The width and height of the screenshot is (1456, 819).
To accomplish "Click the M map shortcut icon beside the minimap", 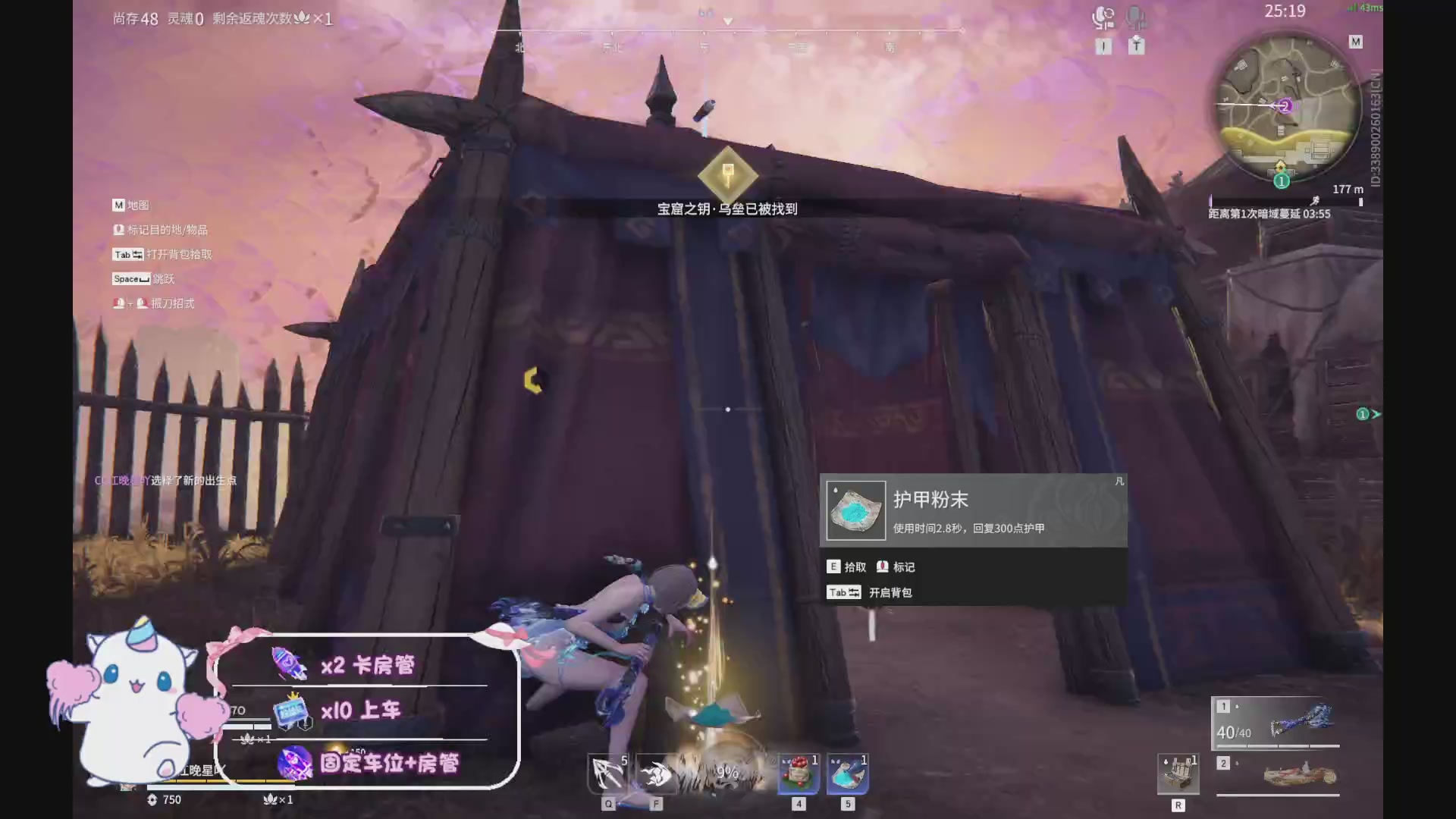I will tap(1355, 42).
